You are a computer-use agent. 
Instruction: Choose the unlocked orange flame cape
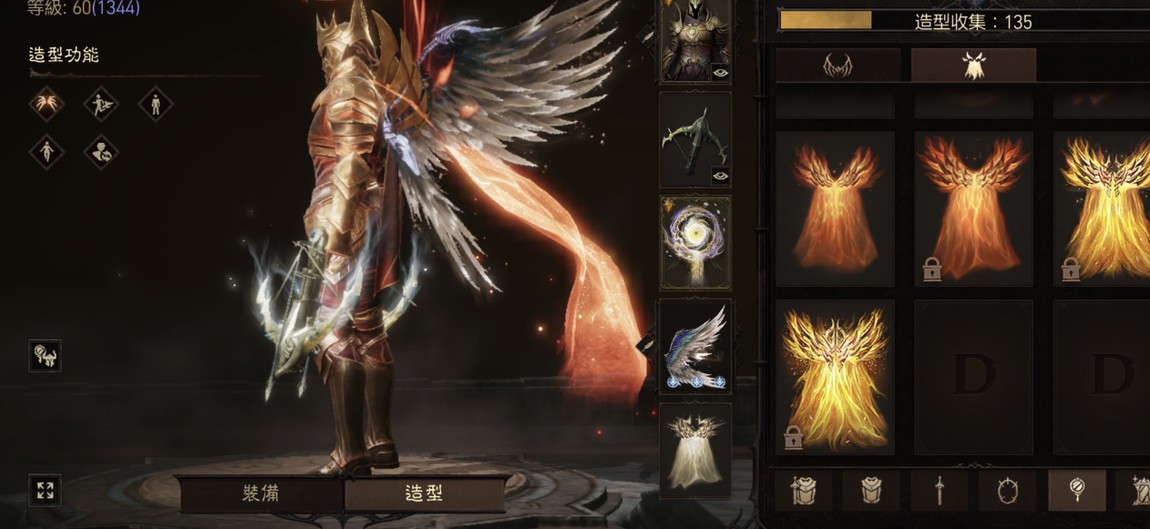(835, 208)
